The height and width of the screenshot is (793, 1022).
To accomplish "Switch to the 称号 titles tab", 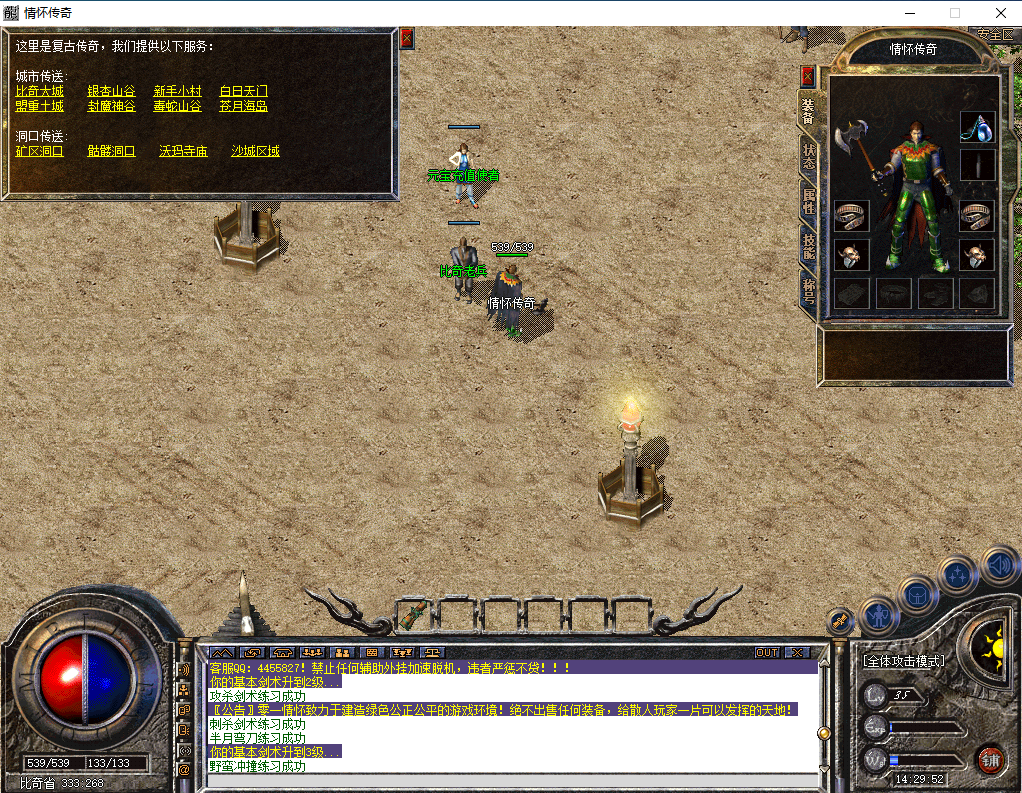I will point(808,291).
